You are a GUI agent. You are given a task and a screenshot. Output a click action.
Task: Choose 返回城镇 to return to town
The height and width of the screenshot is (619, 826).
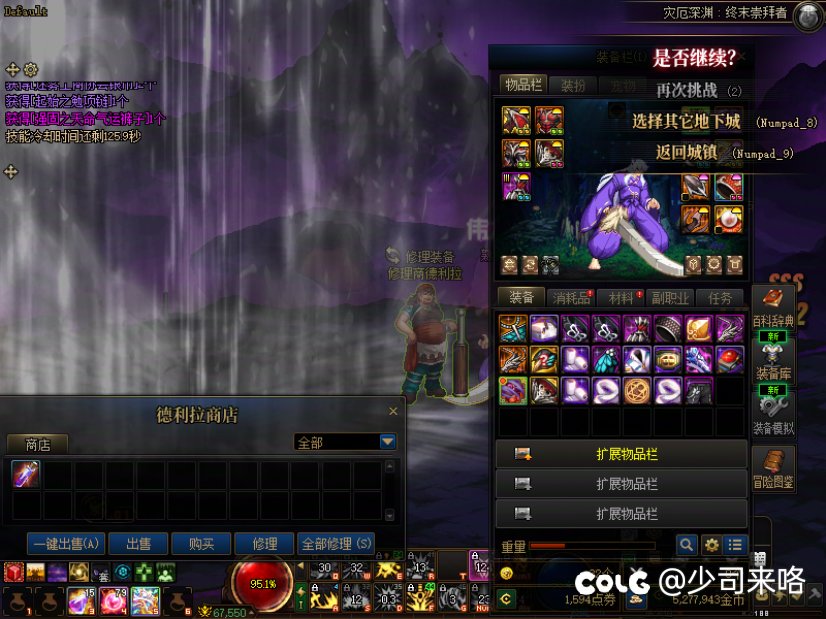pos(686,153)
